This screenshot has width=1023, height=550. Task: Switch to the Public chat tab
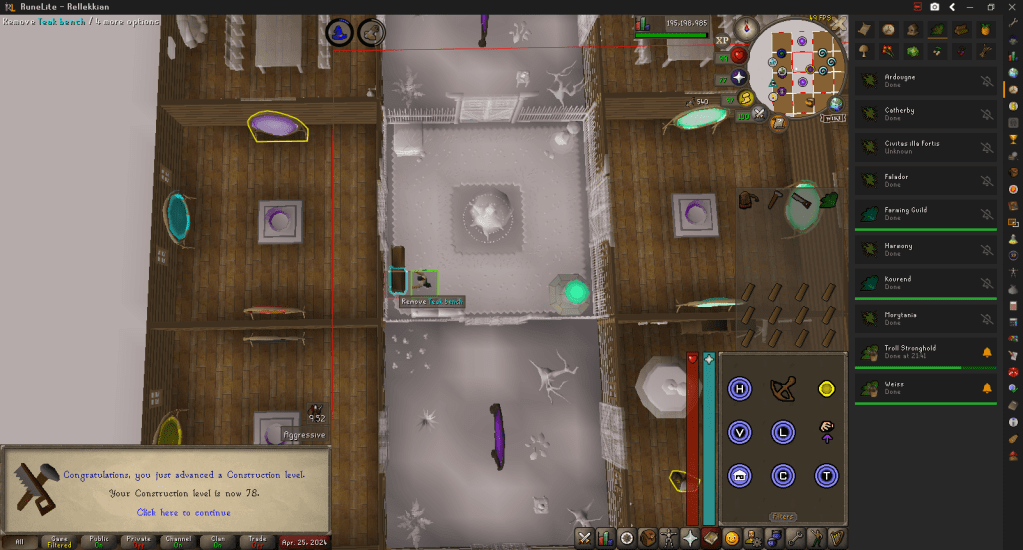98,541
